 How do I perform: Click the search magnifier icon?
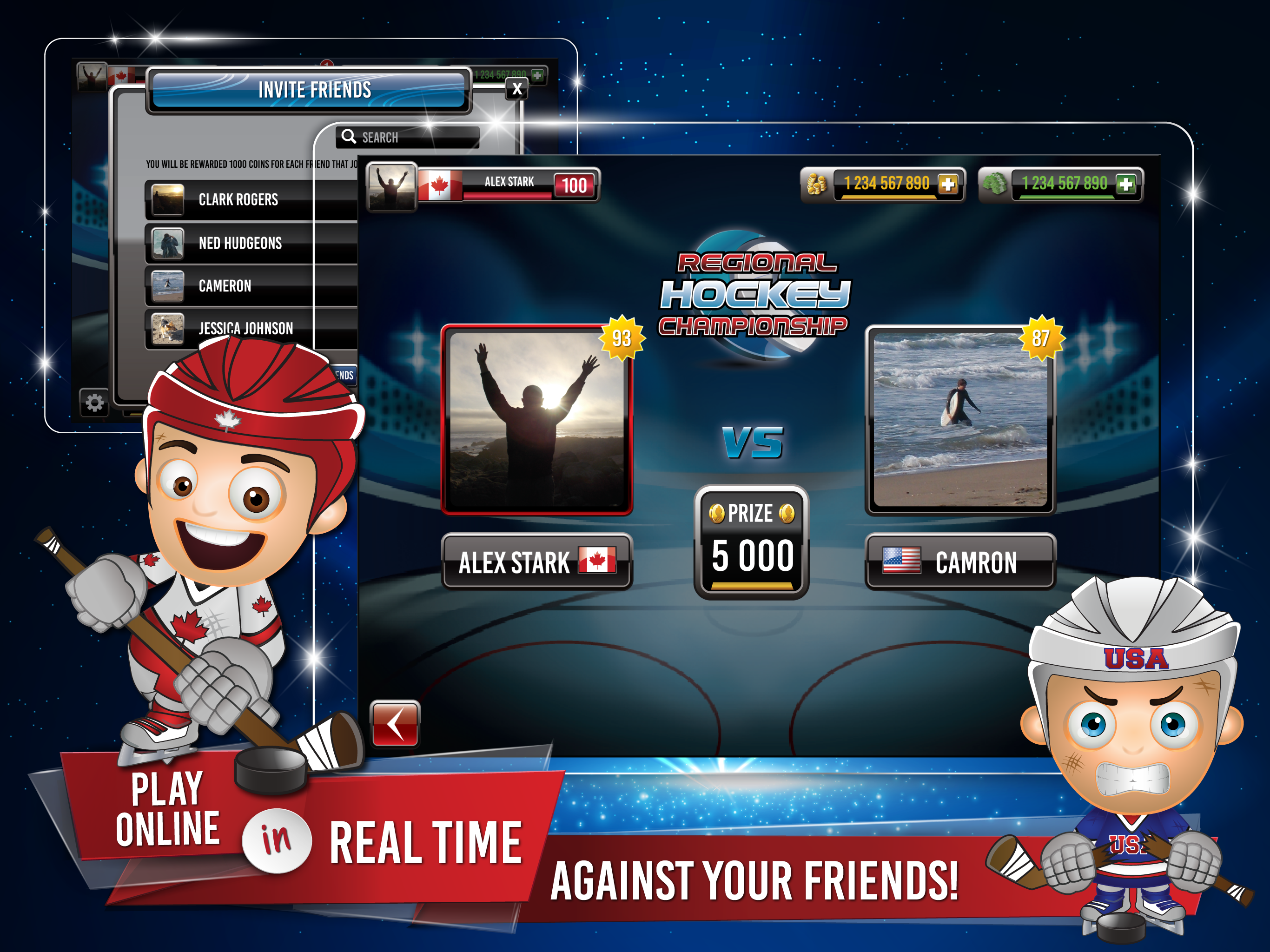[349, 137]
